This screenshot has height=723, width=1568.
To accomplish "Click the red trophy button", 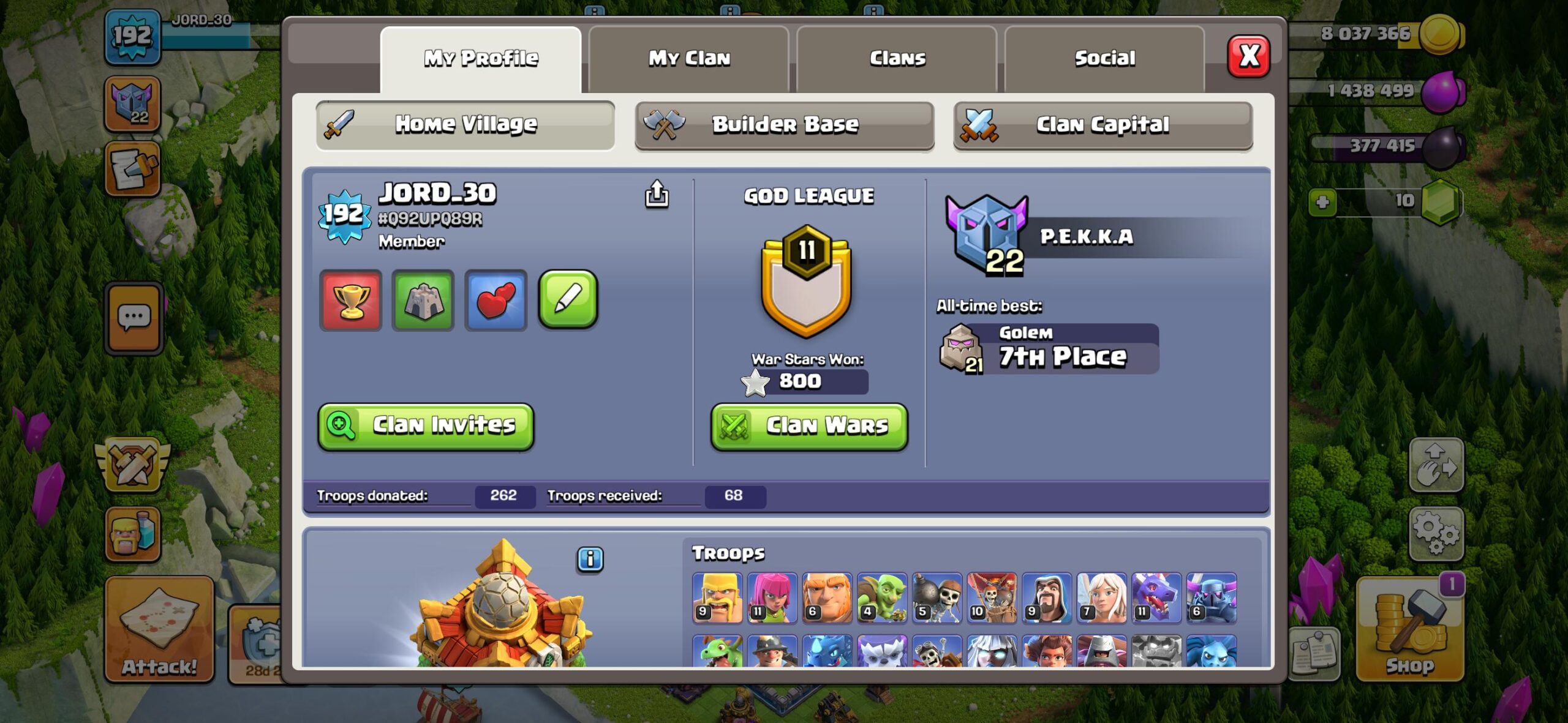I will (x=351, y=300).
